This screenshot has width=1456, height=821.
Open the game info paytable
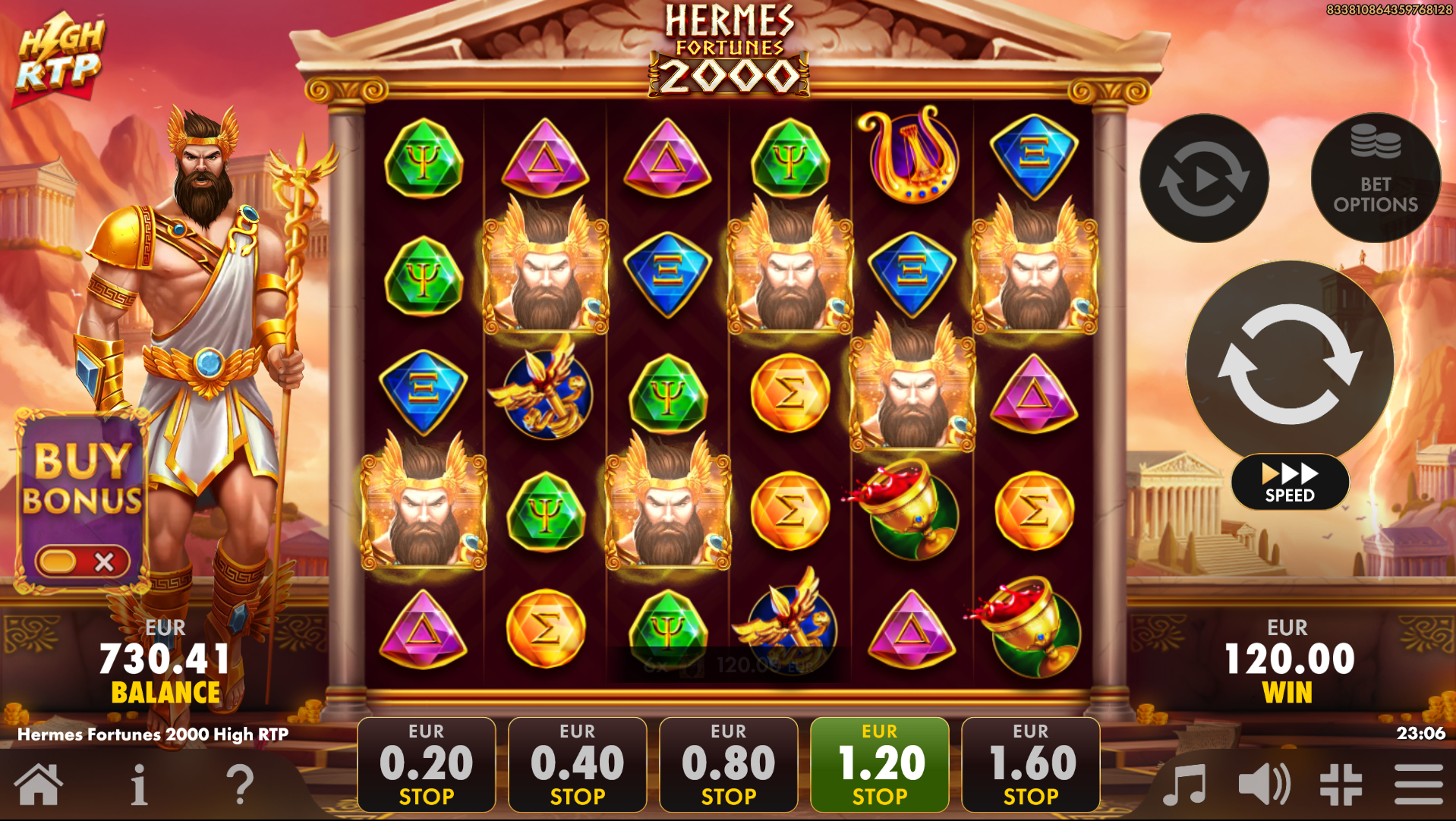[x=138, y=785]
